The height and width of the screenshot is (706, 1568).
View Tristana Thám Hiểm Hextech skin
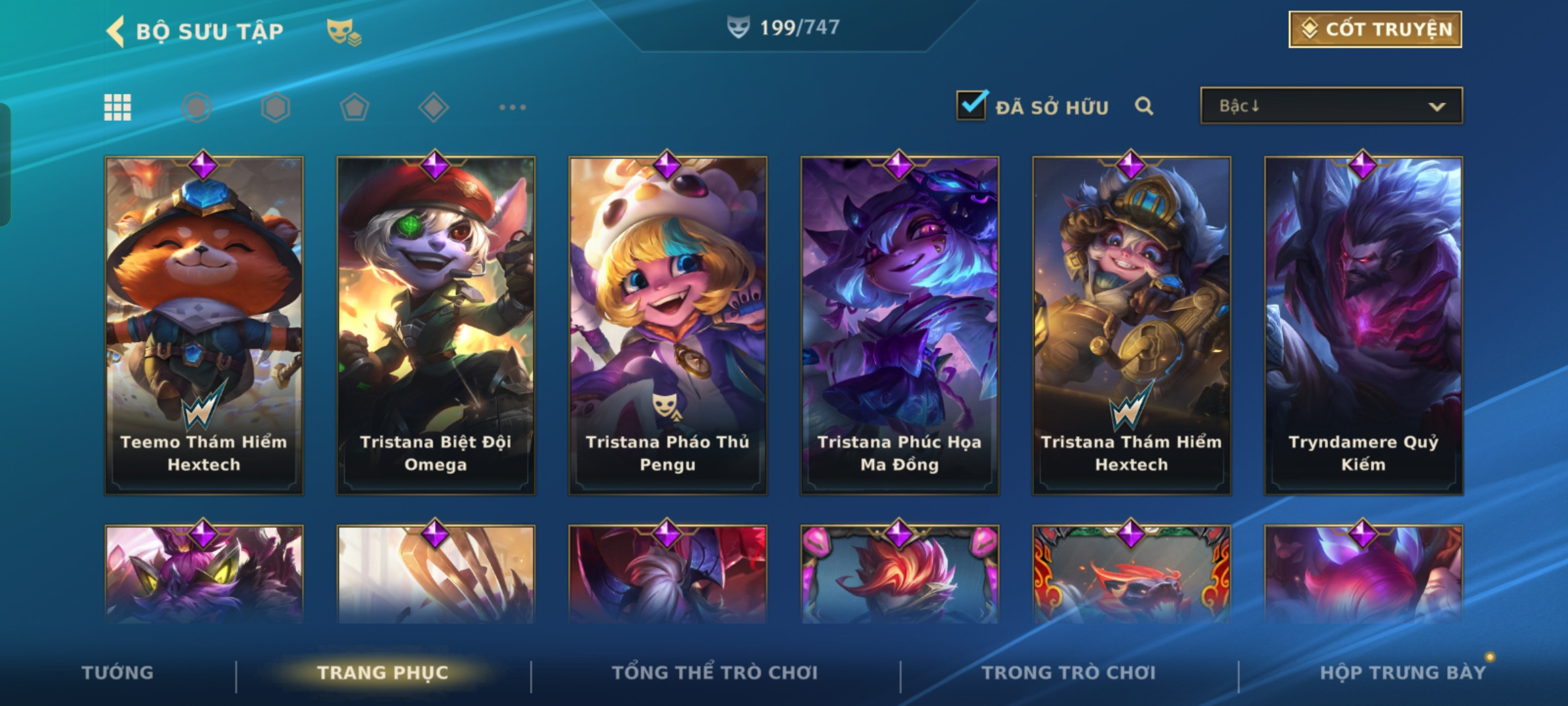[x=1132, y=325]
